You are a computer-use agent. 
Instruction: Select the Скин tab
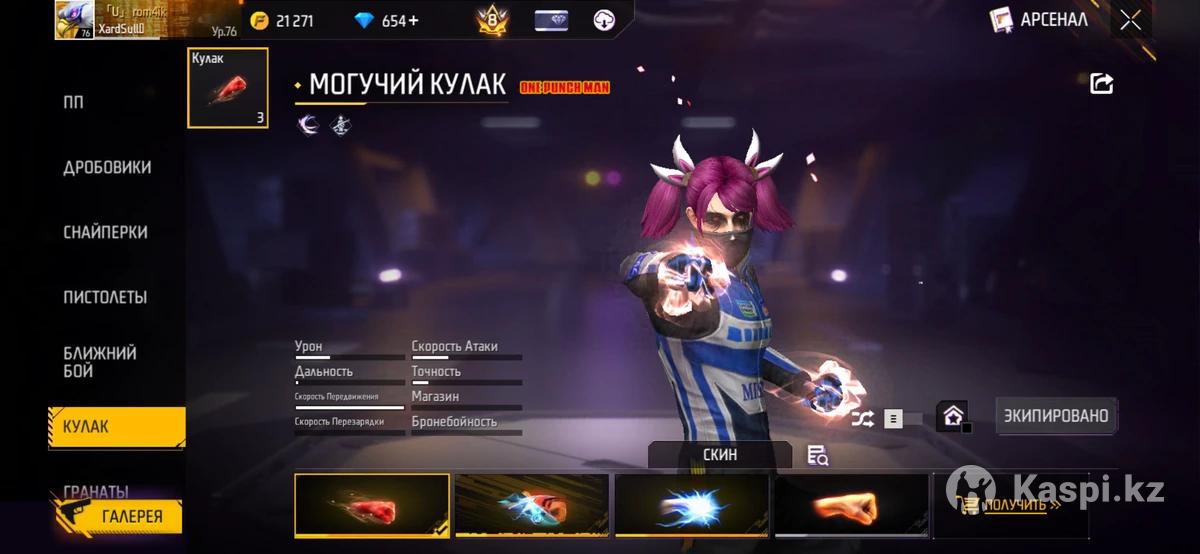720,455
